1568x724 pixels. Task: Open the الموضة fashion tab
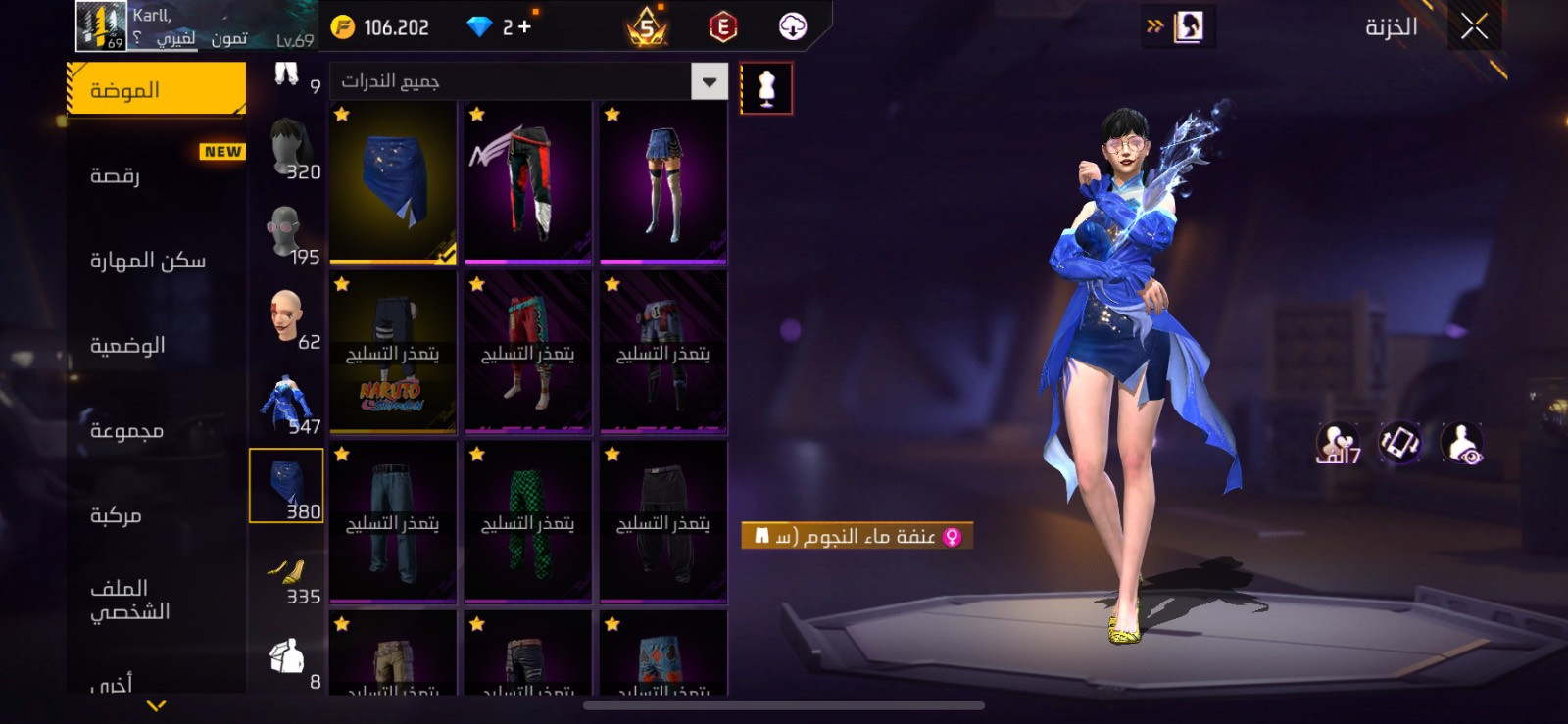click(157, 90)
